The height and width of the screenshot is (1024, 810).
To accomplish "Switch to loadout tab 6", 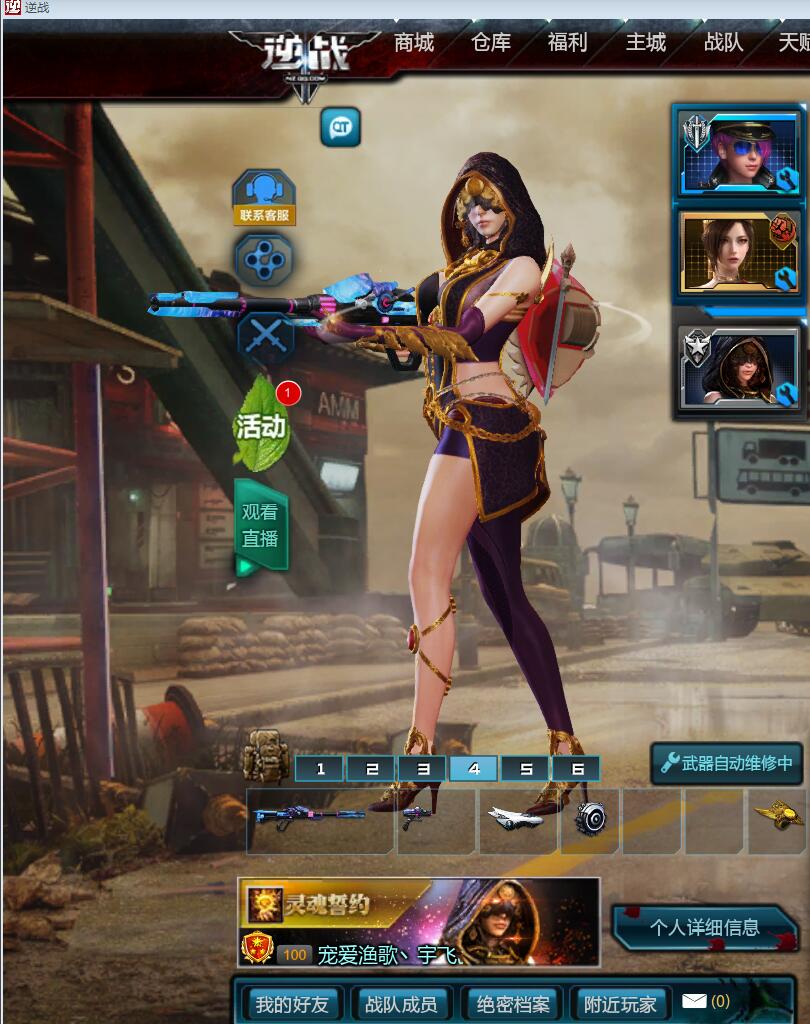I will [577, 769].
